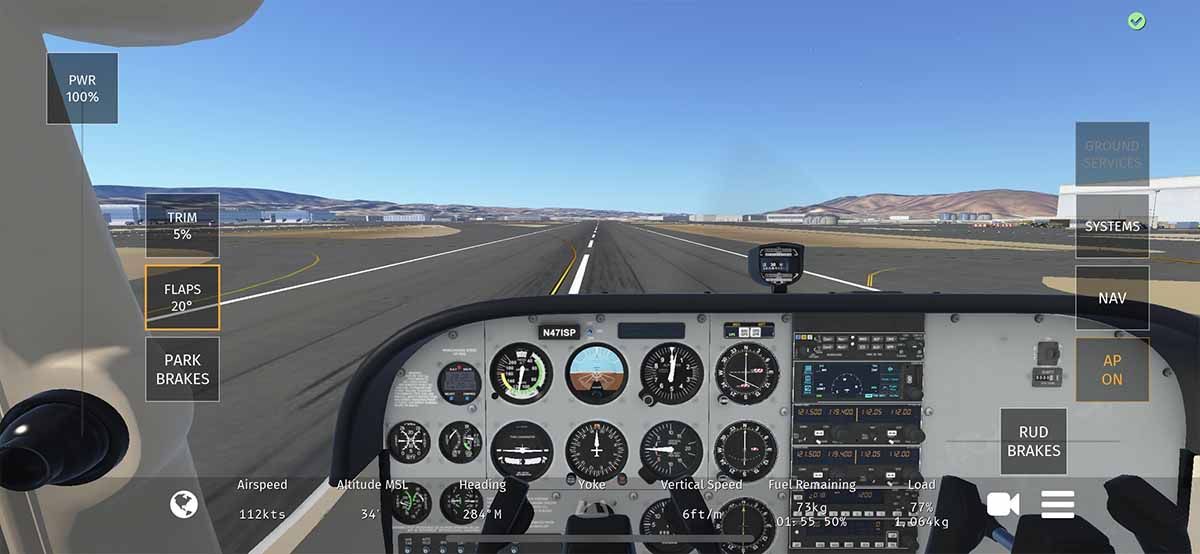Select the FLAPS 20° button
The width and height of the screenshot is (1200, 554).
(182, 297)
